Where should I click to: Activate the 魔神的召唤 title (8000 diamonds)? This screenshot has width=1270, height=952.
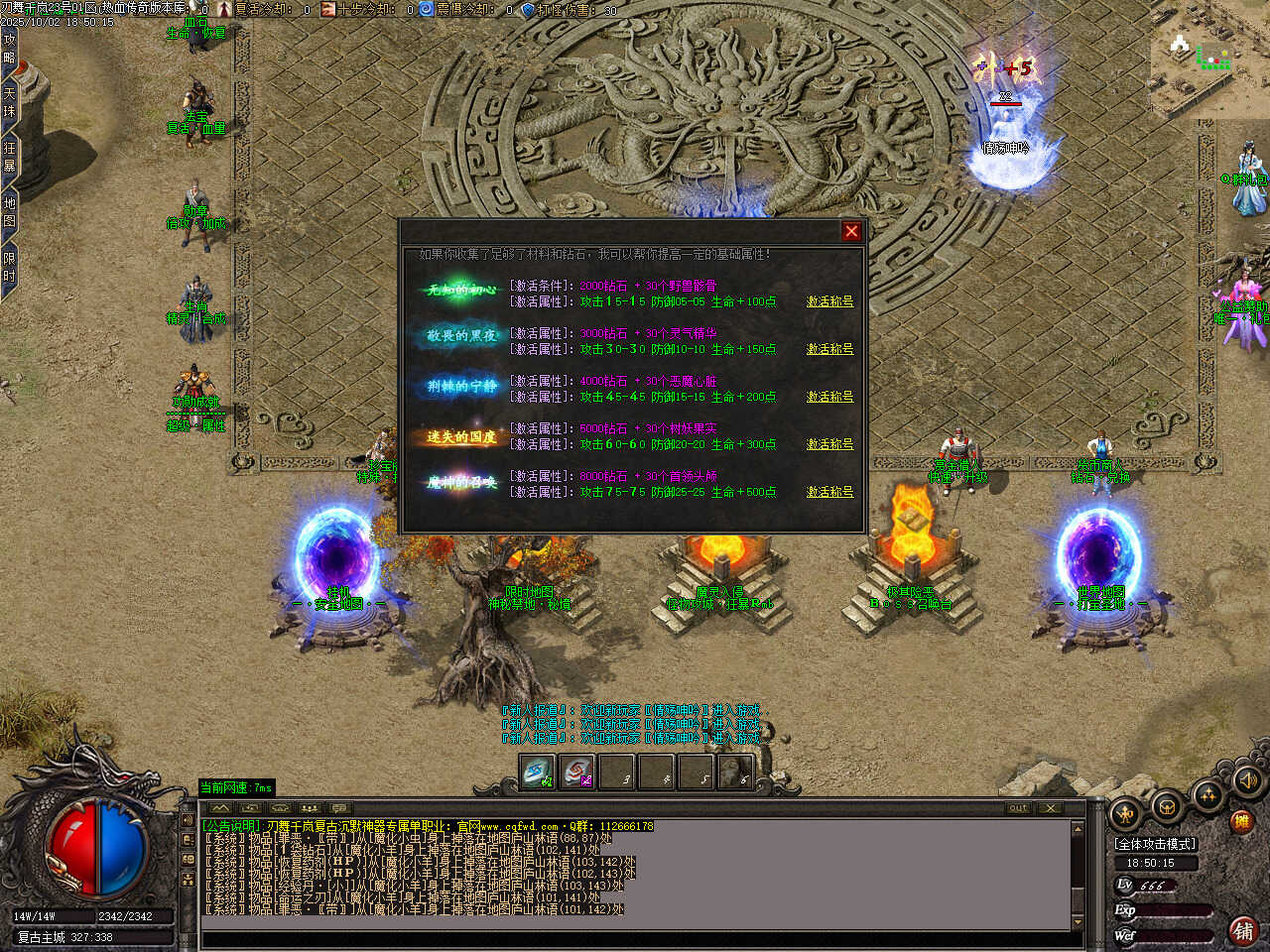tap(829, 492)
